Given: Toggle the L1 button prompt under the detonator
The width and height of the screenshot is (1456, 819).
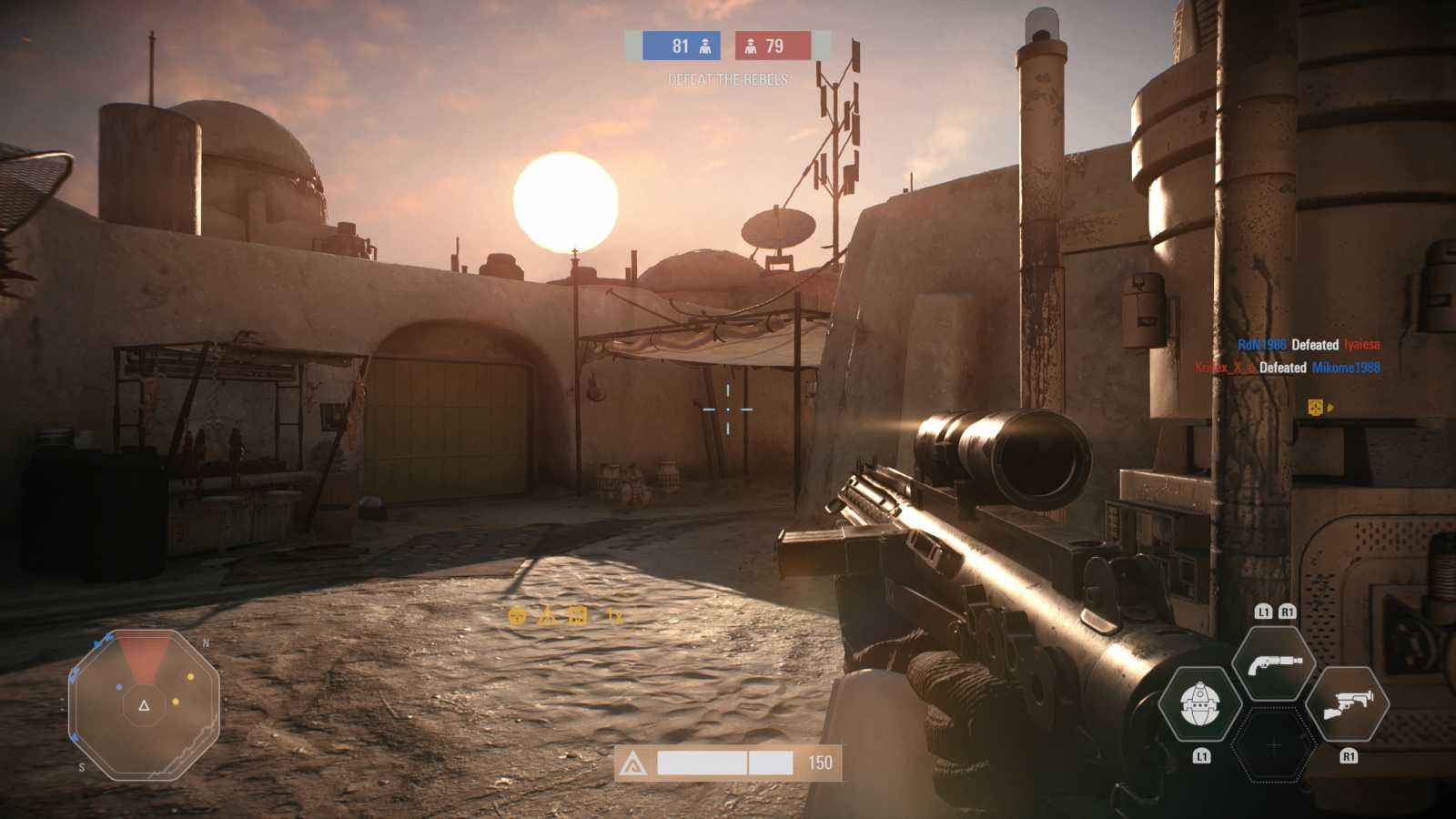Looking at the screenshot, I should 1203,753.
